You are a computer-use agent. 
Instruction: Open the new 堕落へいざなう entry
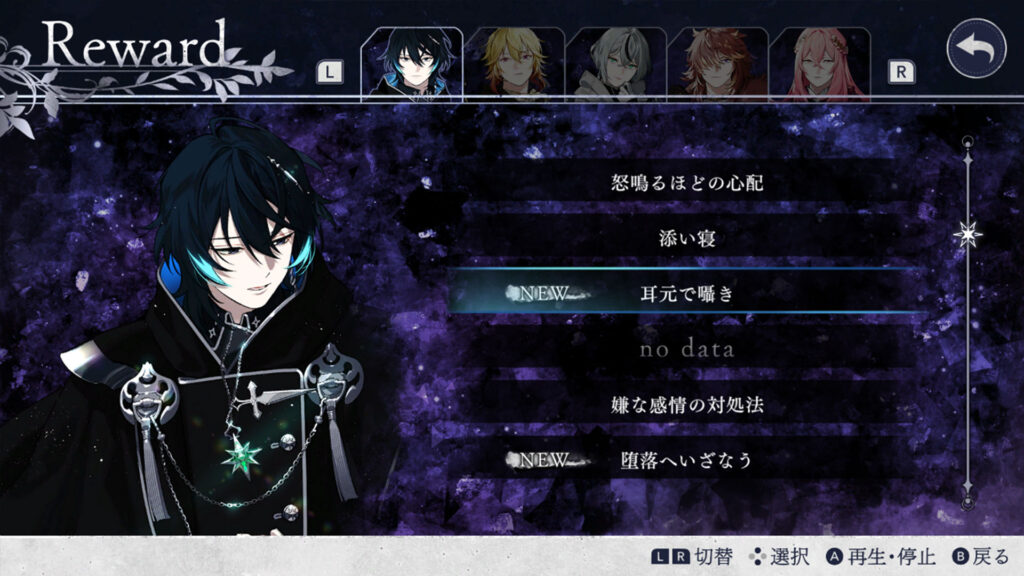[x=680, y=460]
